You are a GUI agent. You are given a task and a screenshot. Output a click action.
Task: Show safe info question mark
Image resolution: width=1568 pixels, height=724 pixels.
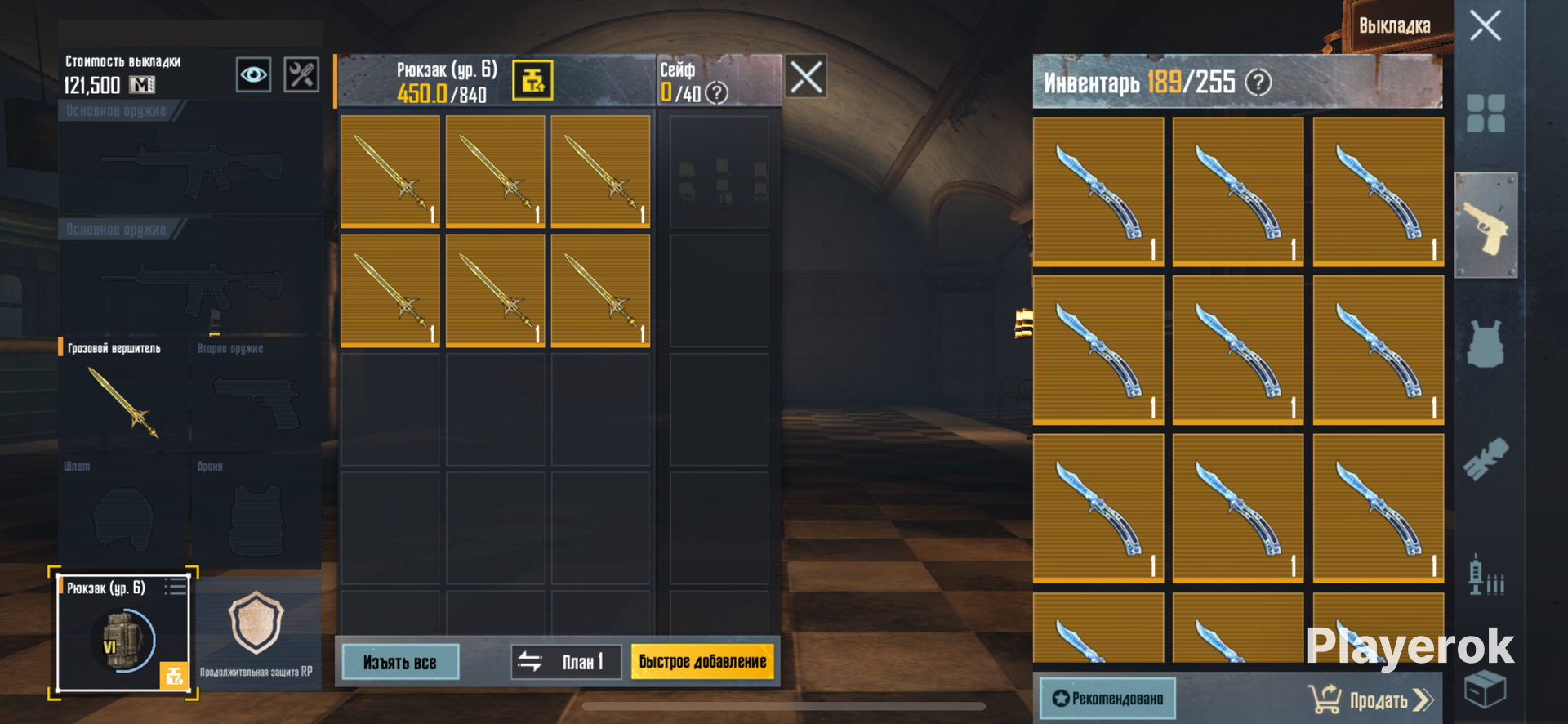tap(716, 93)
